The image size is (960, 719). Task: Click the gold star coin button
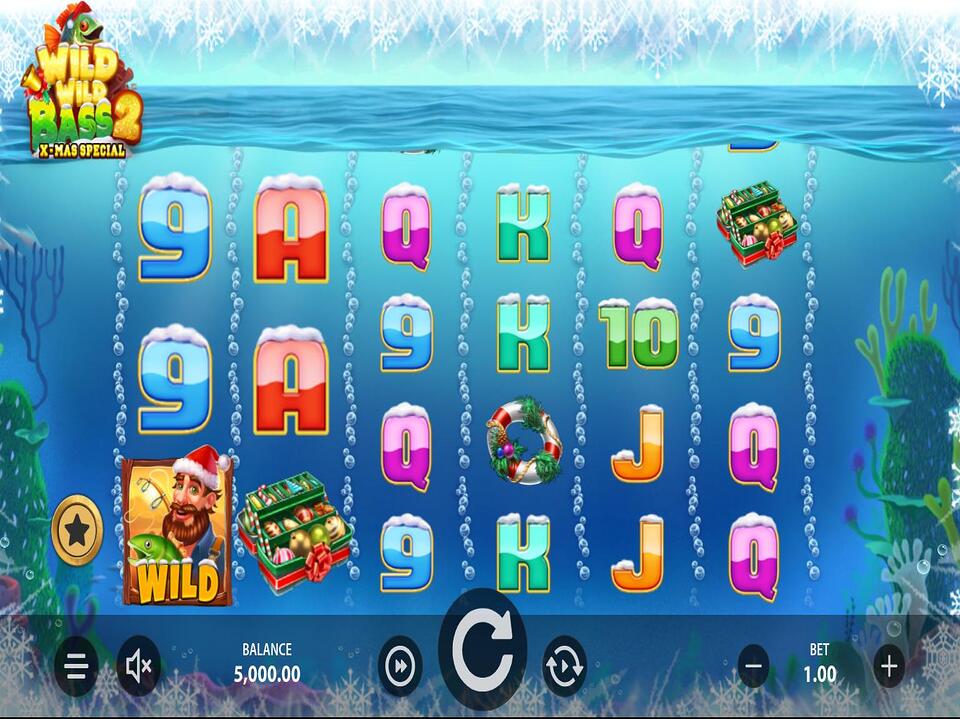pos(77,530)
